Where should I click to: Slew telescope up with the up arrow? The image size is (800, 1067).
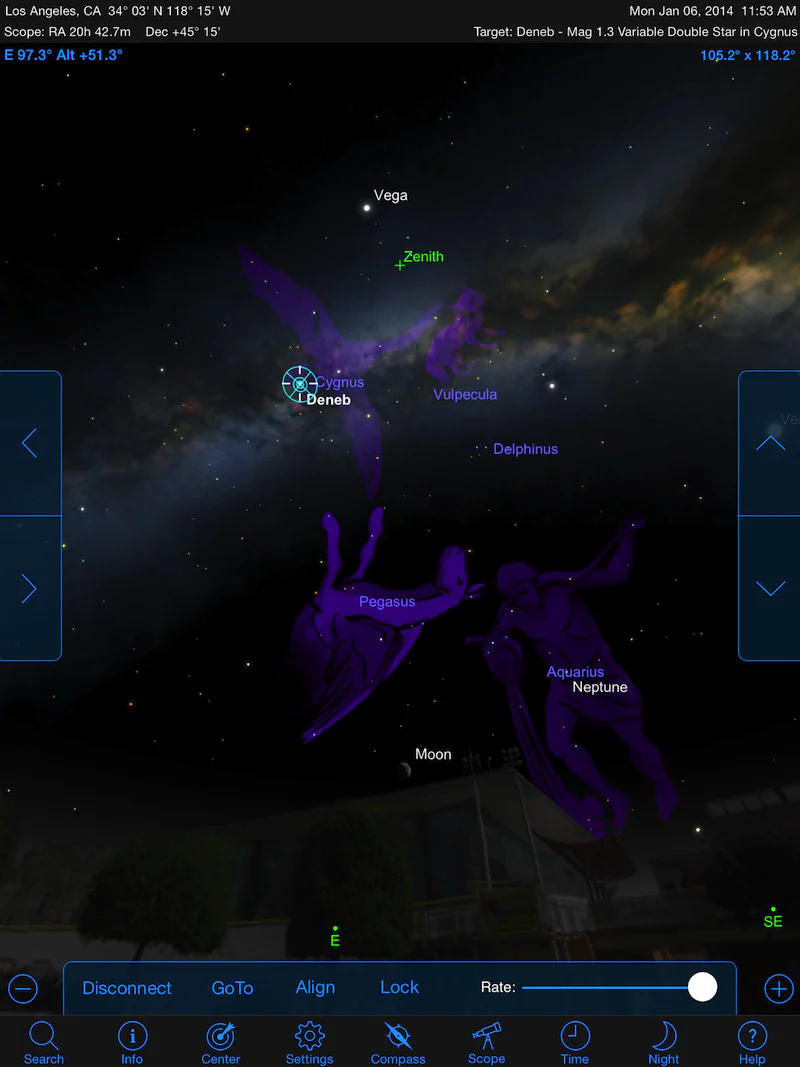[770, 443]
